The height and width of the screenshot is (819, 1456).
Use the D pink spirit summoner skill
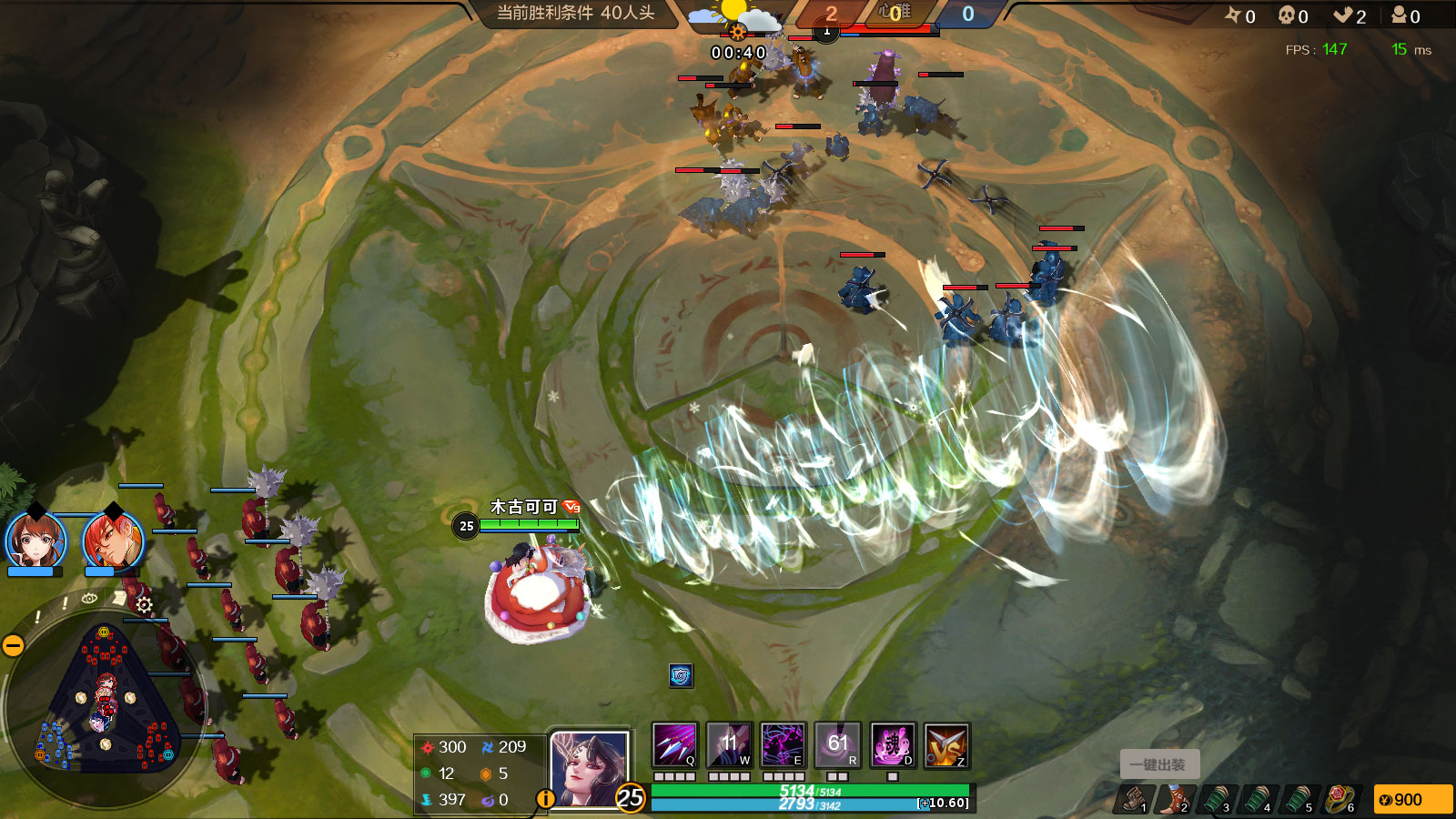pos(892,745)
